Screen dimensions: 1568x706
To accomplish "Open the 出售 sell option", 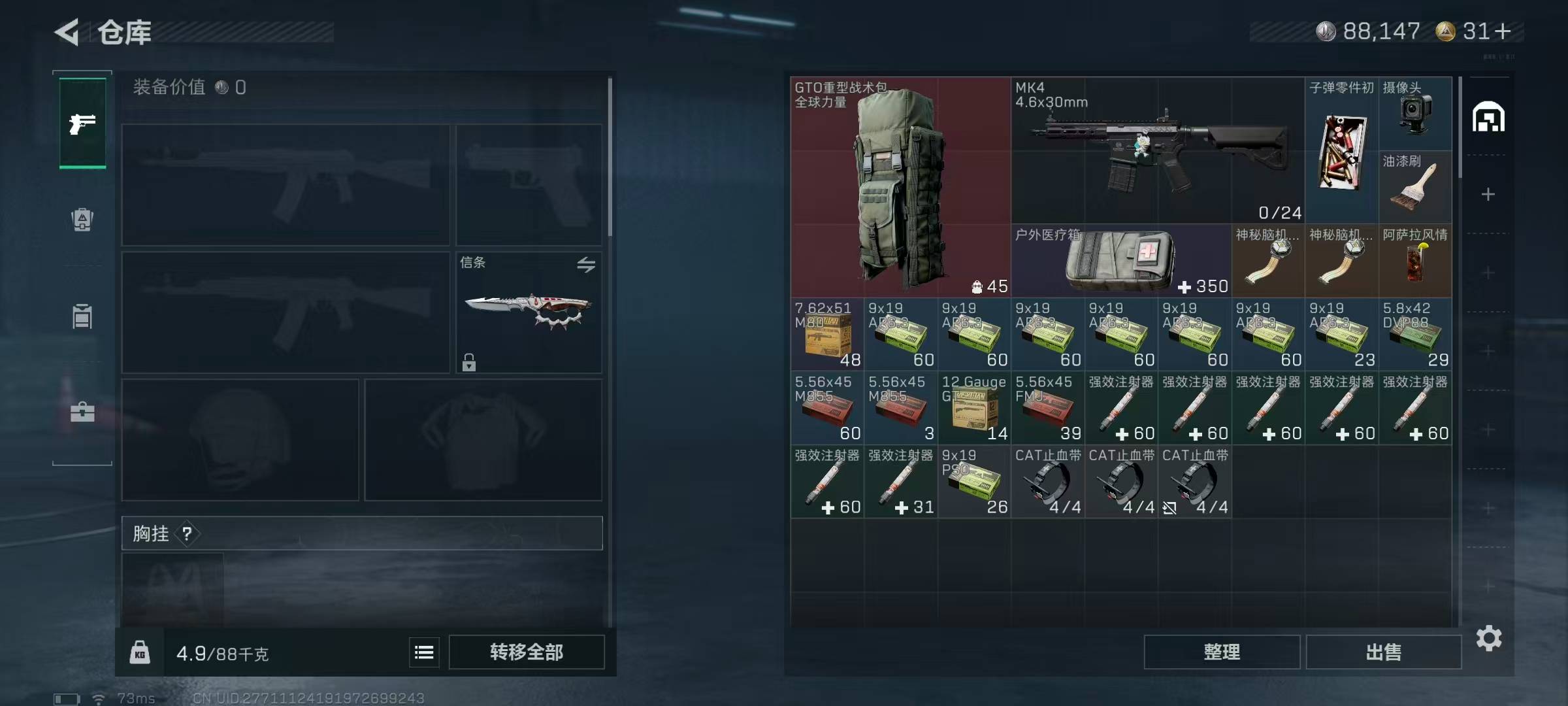I will (1383, 652).
